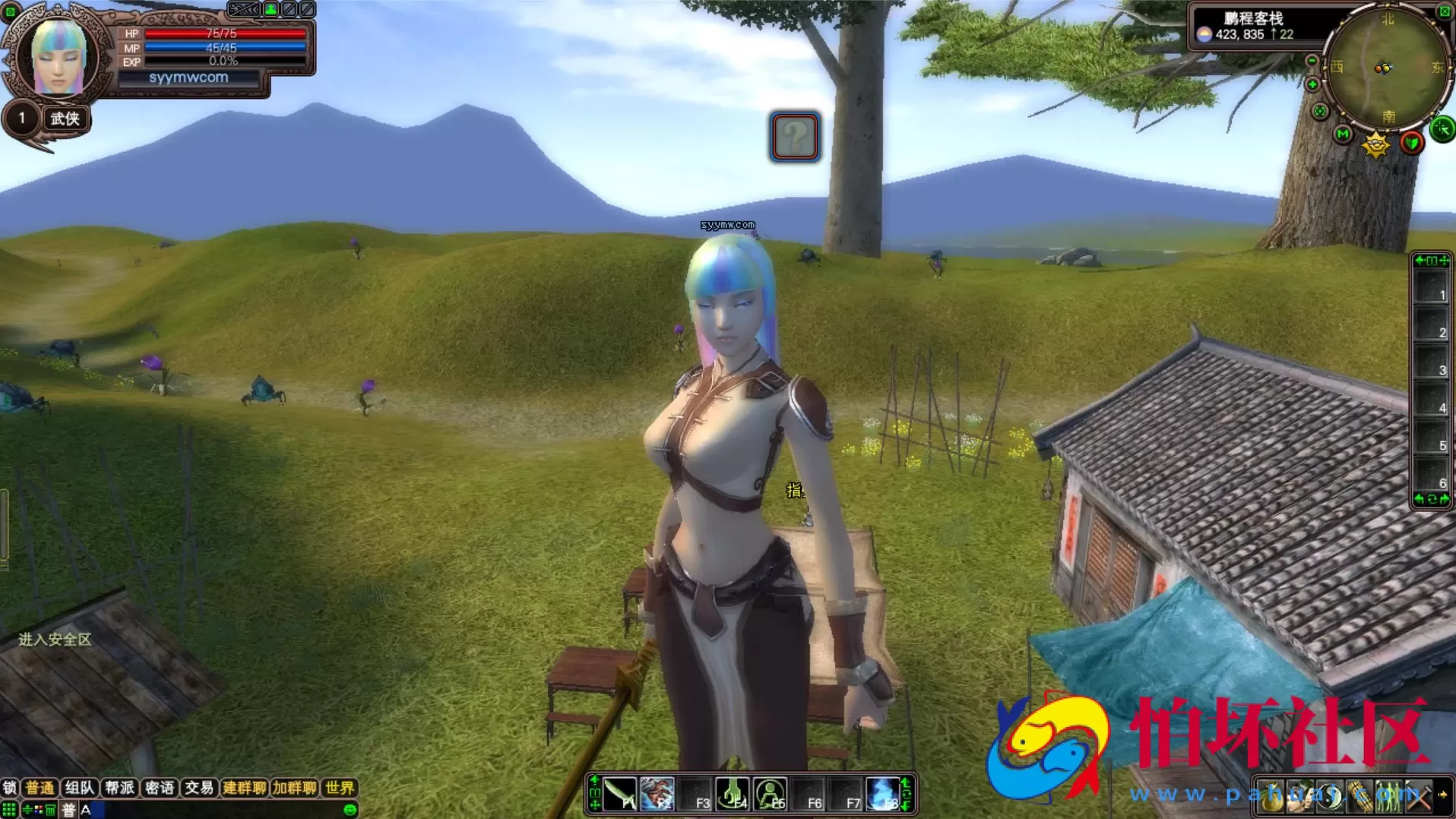1456x819 pixels.
Task: Activate the F8 blue flame skill
Action: pos(883,795)
